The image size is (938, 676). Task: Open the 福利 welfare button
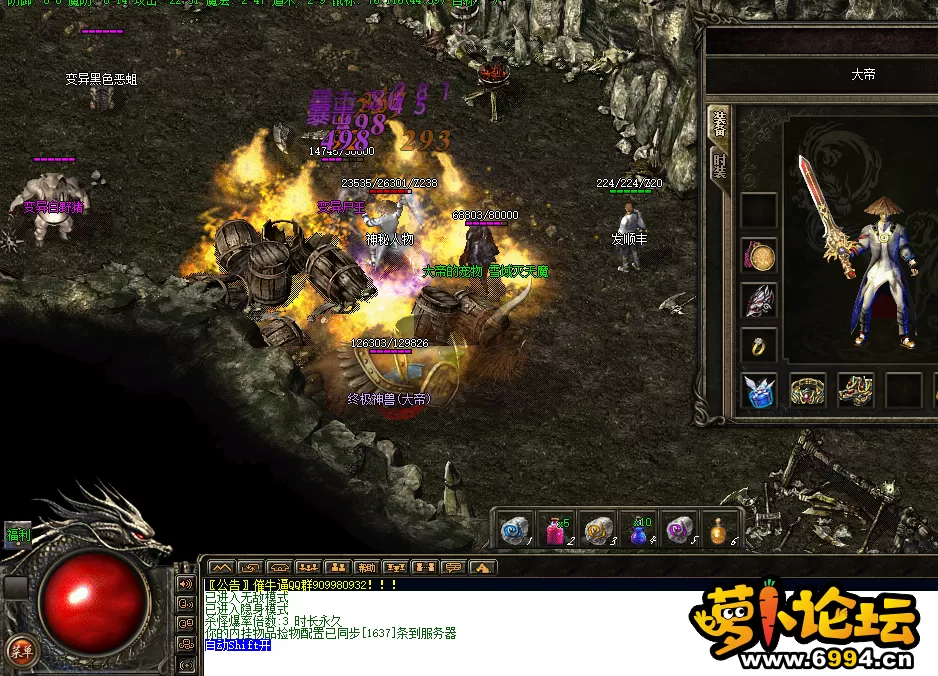(17, 535)
